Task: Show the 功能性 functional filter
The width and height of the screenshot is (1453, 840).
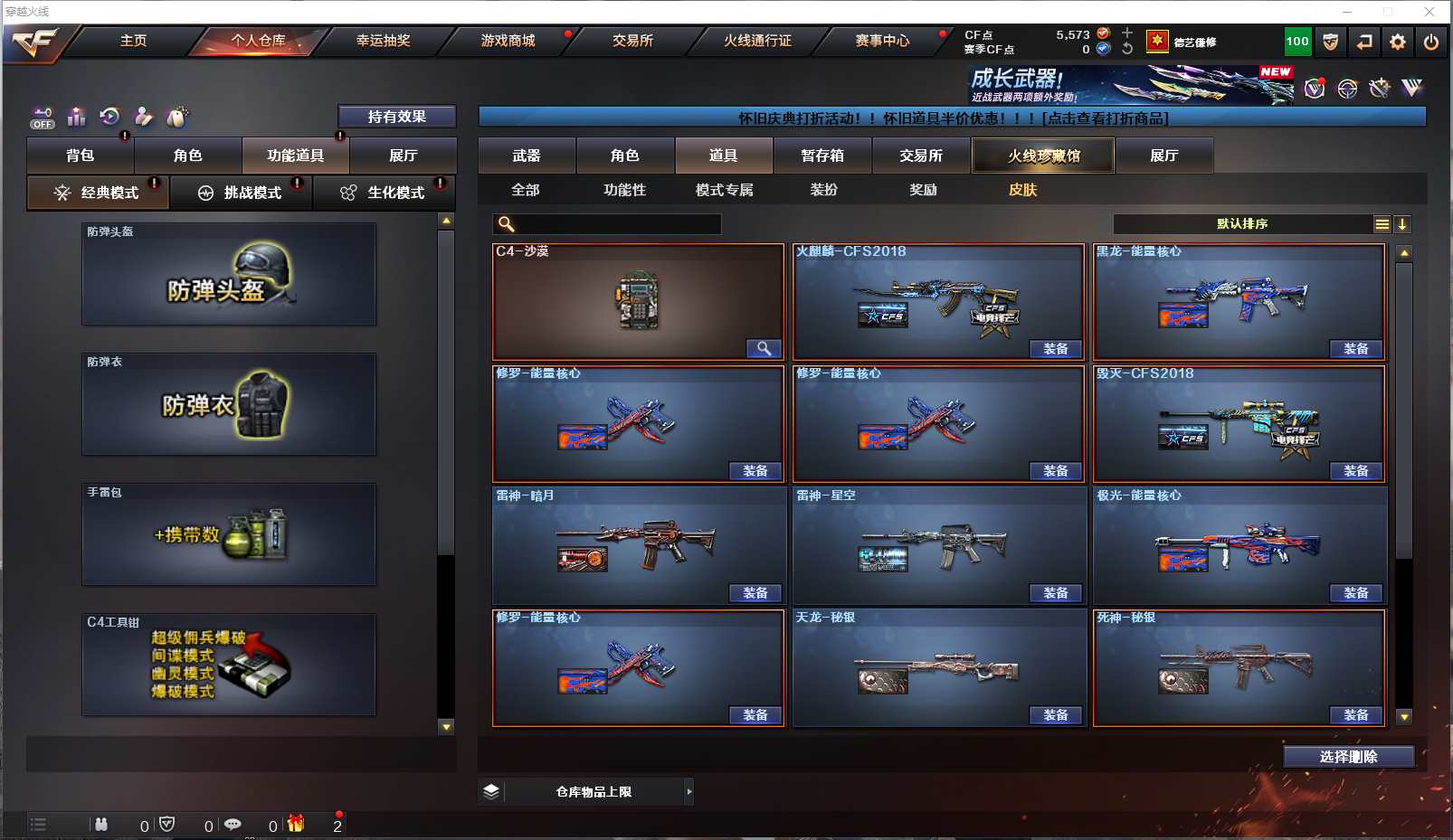Action: [x=624, y=190]
